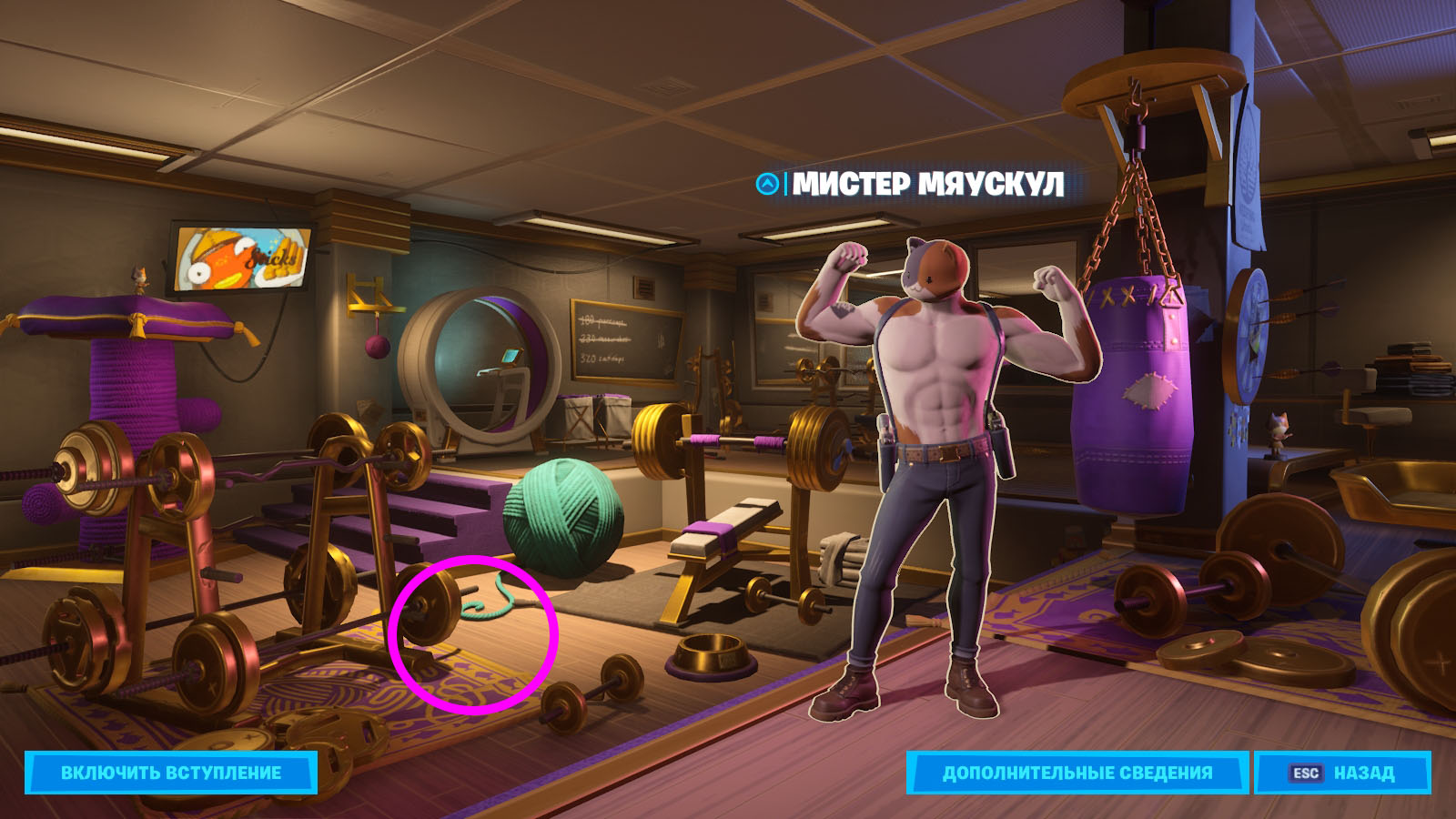Open ДОПОЛНИТЕЛЬНЫЕ СВЕДЕНИЯ details

click(x=1077, y=773)
